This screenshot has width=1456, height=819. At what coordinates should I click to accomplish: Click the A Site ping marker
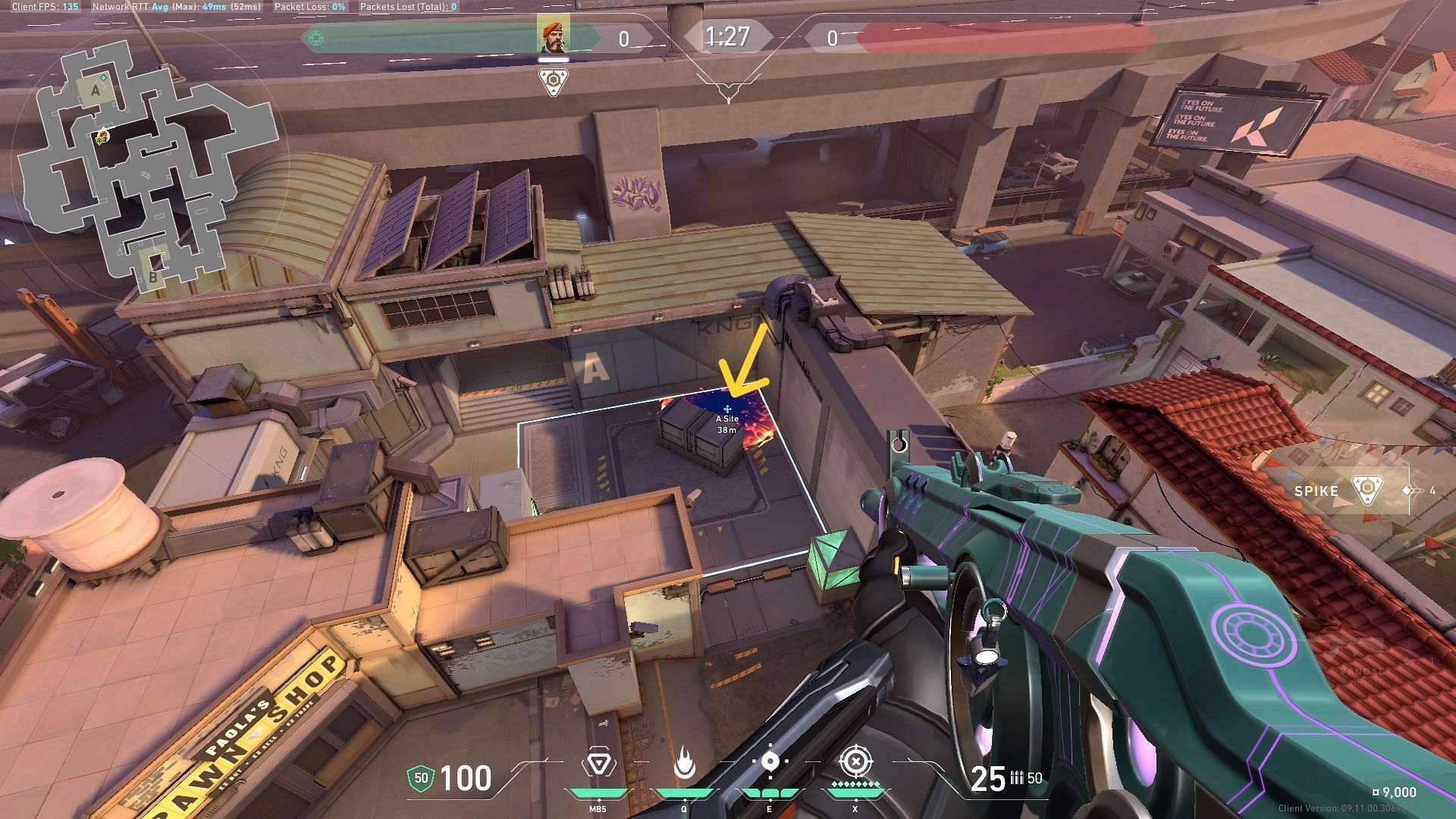[727, 409]
